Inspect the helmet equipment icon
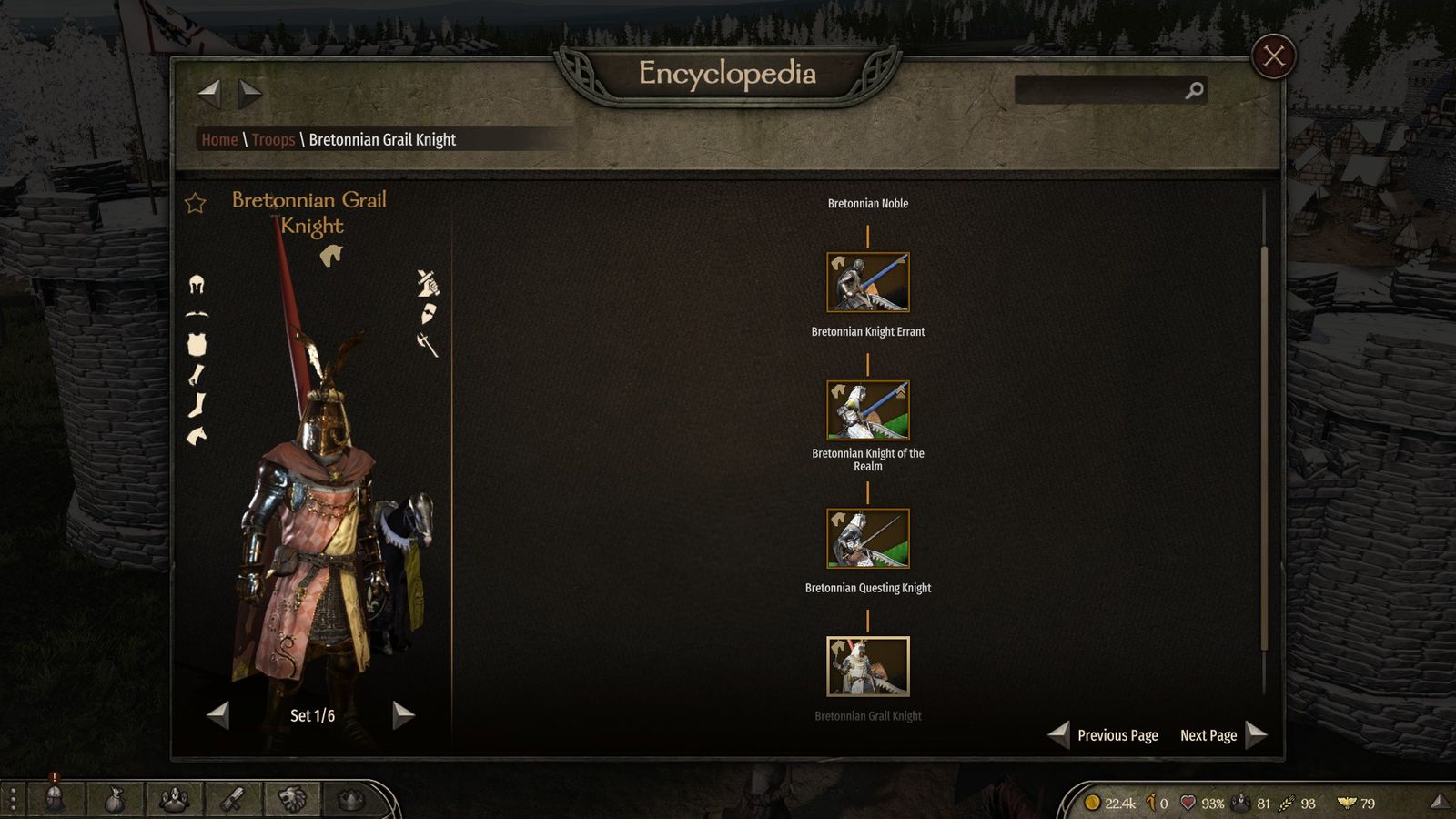Viewport: 1456px width, 819px height. tap(197, 285)
